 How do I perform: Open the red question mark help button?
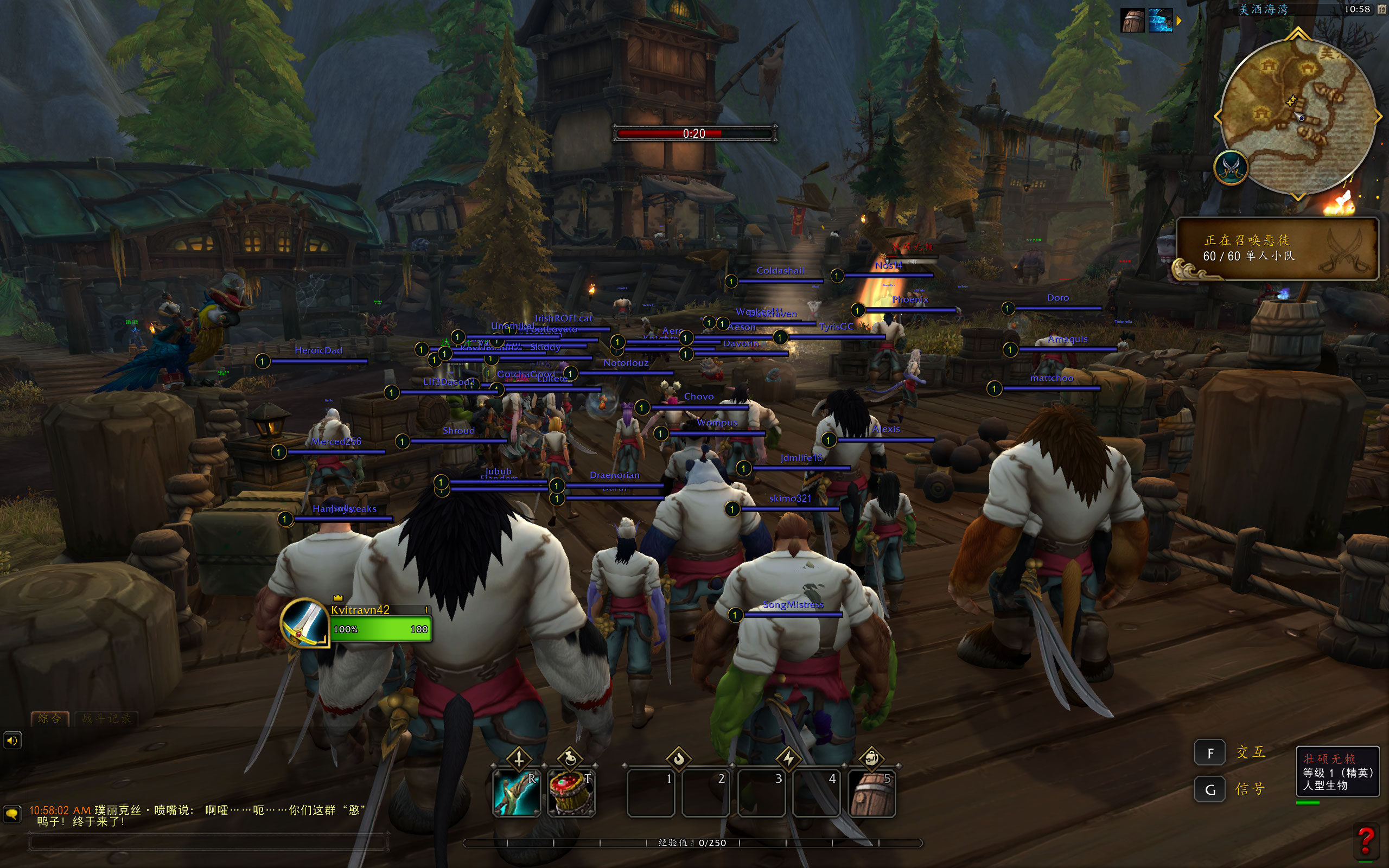[x=1366, y=840]
